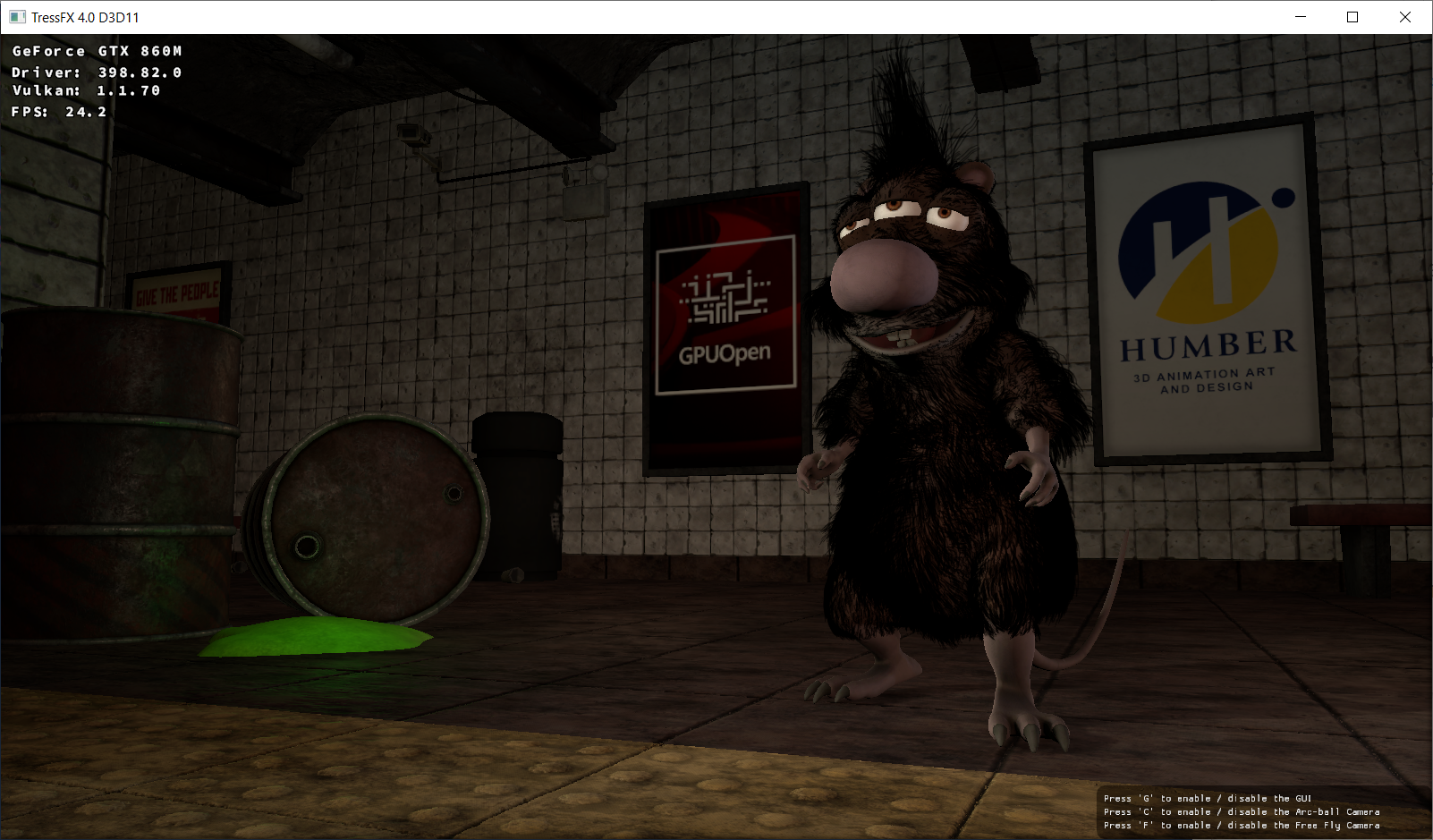This screenshot has height=840, width=1433.
Task: Toggle the Free Fly Camera hint line
Action: click(1240, 825)
